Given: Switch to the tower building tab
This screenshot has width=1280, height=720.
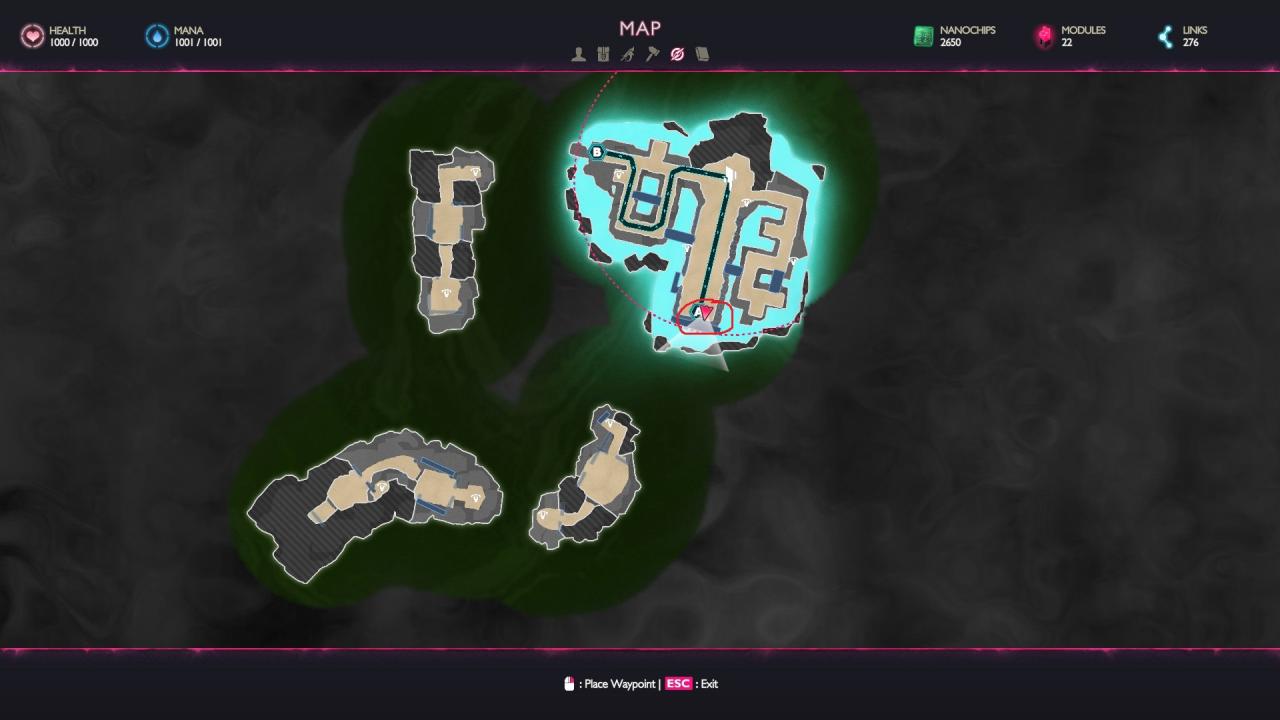Looking at the screenshot, I should pos(603,55).
